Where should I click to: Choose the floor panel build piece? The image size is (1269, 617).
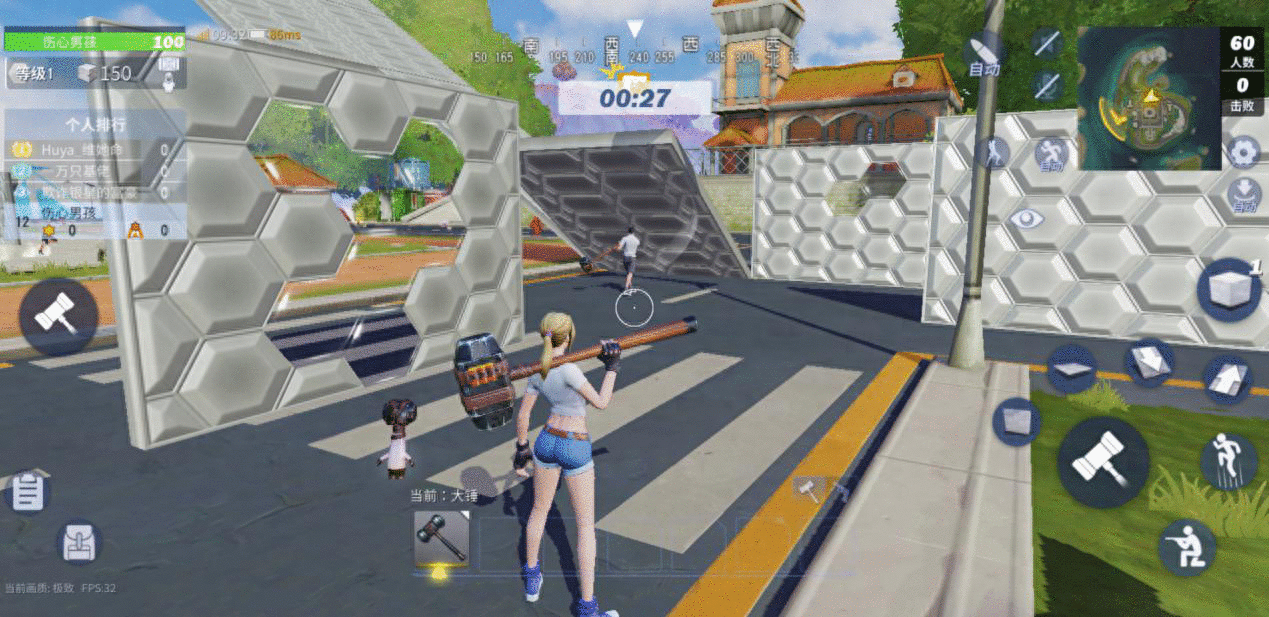click(x=1071, y=369)
